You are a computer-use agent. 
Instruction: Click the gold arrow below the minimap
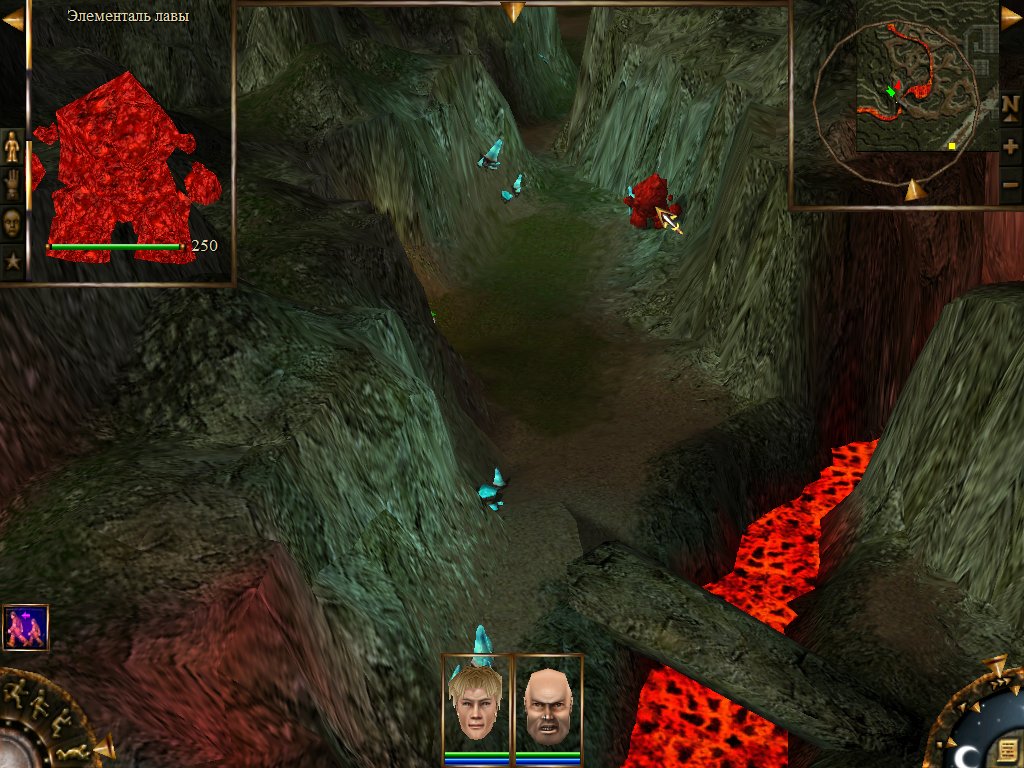click(x=912, y=190)
